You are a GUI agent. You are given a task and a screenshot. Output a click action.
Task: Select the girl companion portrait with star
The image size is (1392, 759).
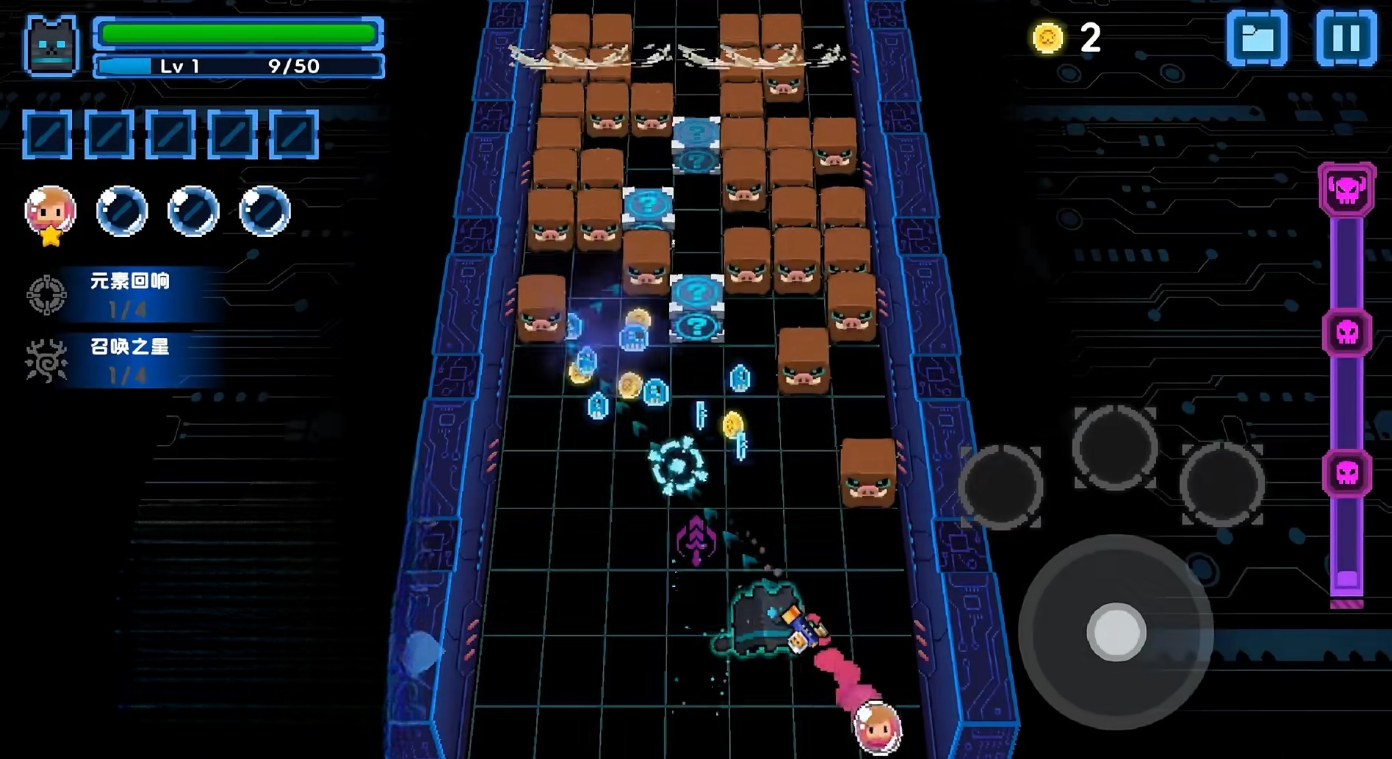pyautogui.click(x=50, y=213)
